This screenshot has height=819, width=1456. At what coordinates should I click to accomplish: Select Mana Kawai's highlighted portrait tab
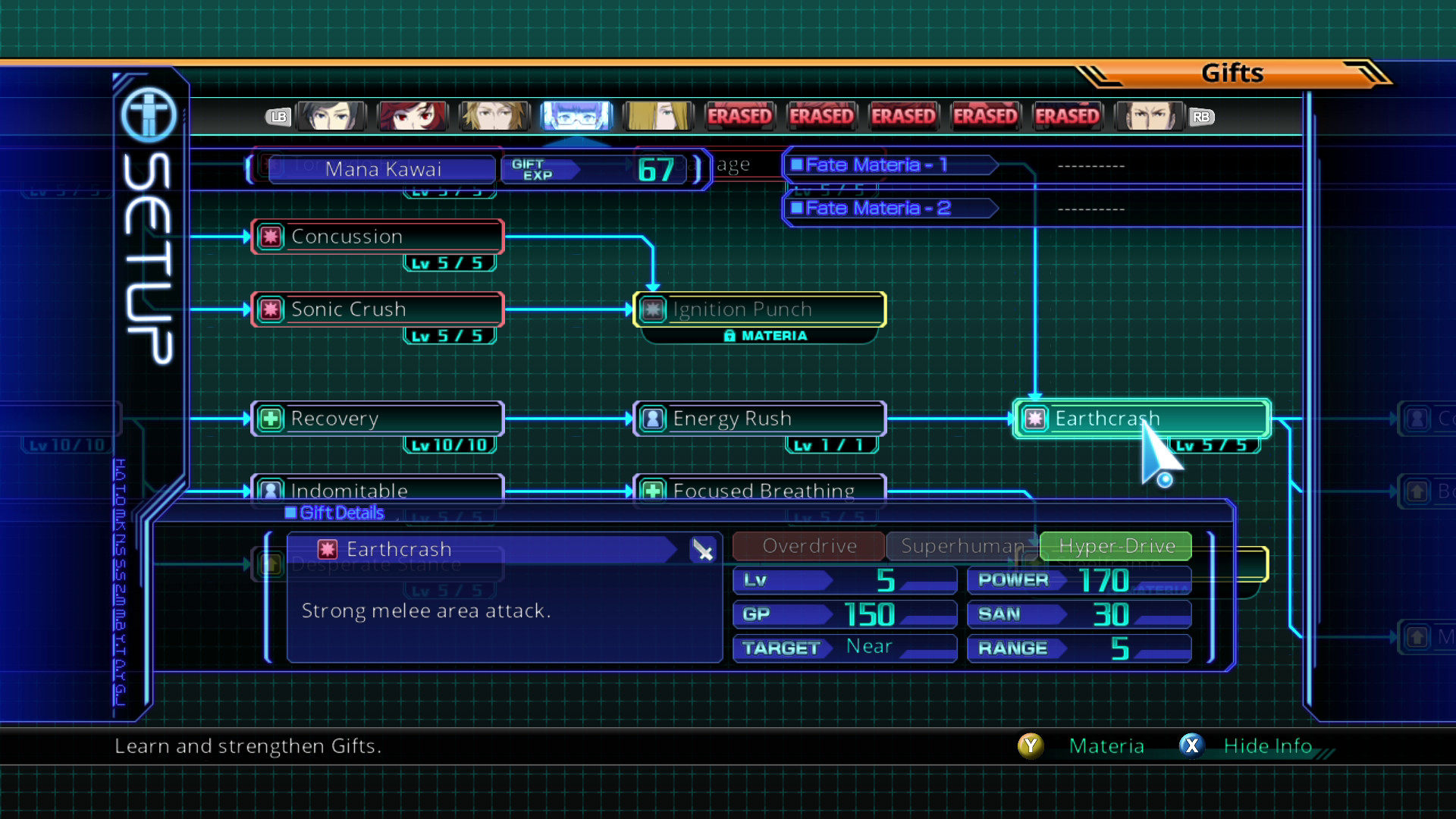coord(576,115)
